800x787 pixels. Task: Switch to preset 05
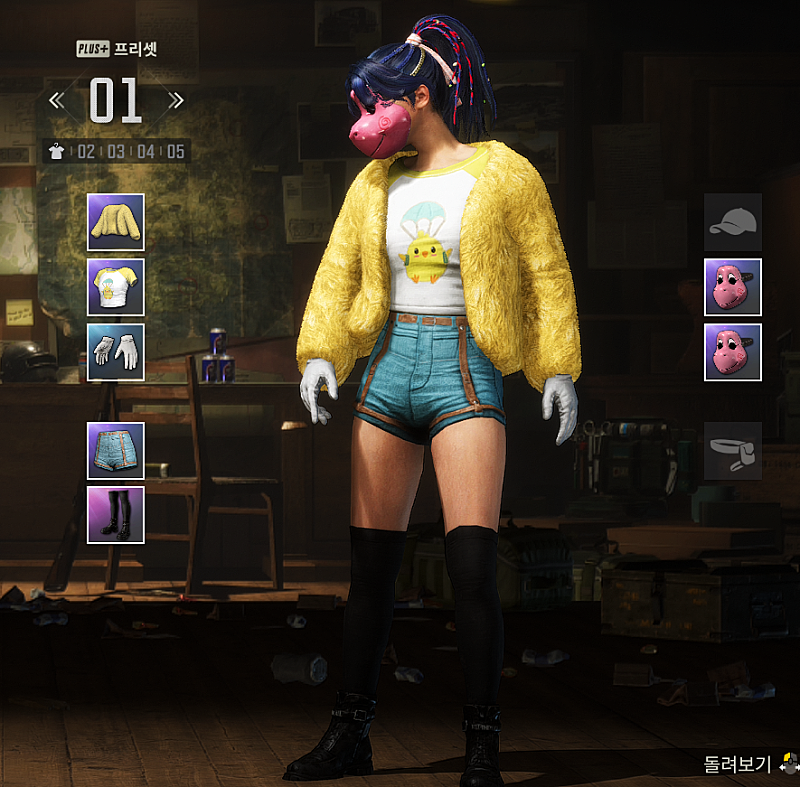click(x=176, y=152)
